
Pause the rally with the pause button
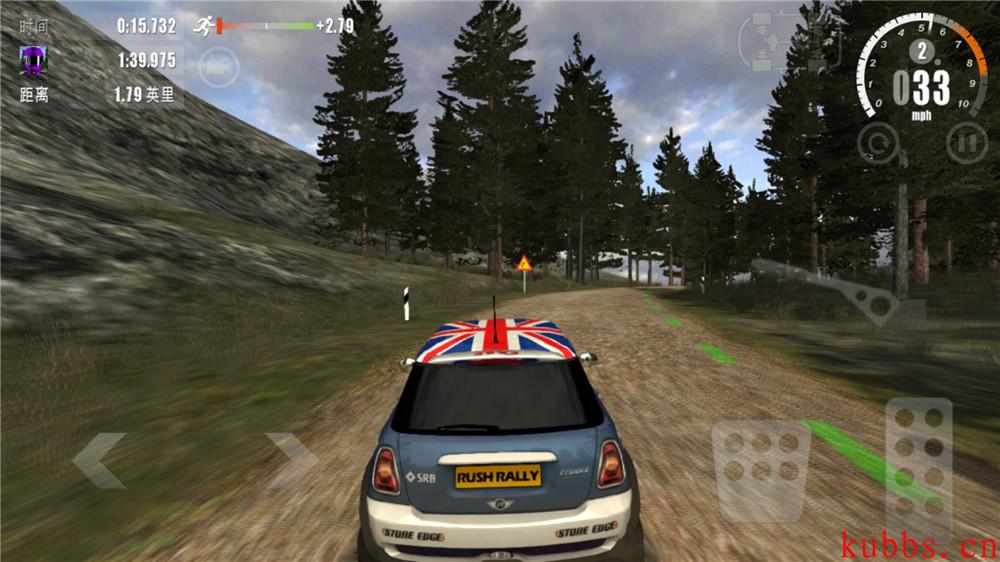[x=966, y=143]
